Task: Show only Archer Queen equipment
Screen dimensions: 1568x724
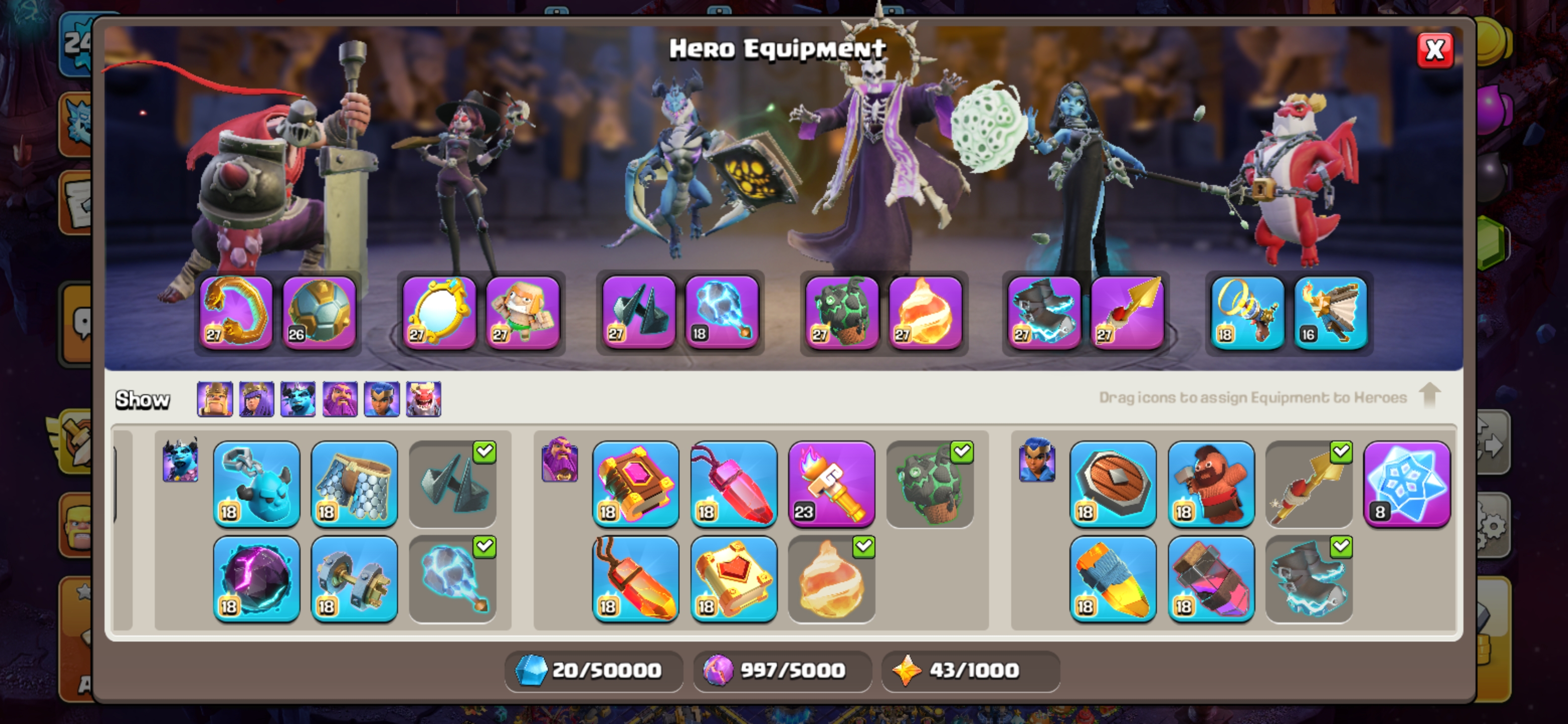Action: (256, 399)
